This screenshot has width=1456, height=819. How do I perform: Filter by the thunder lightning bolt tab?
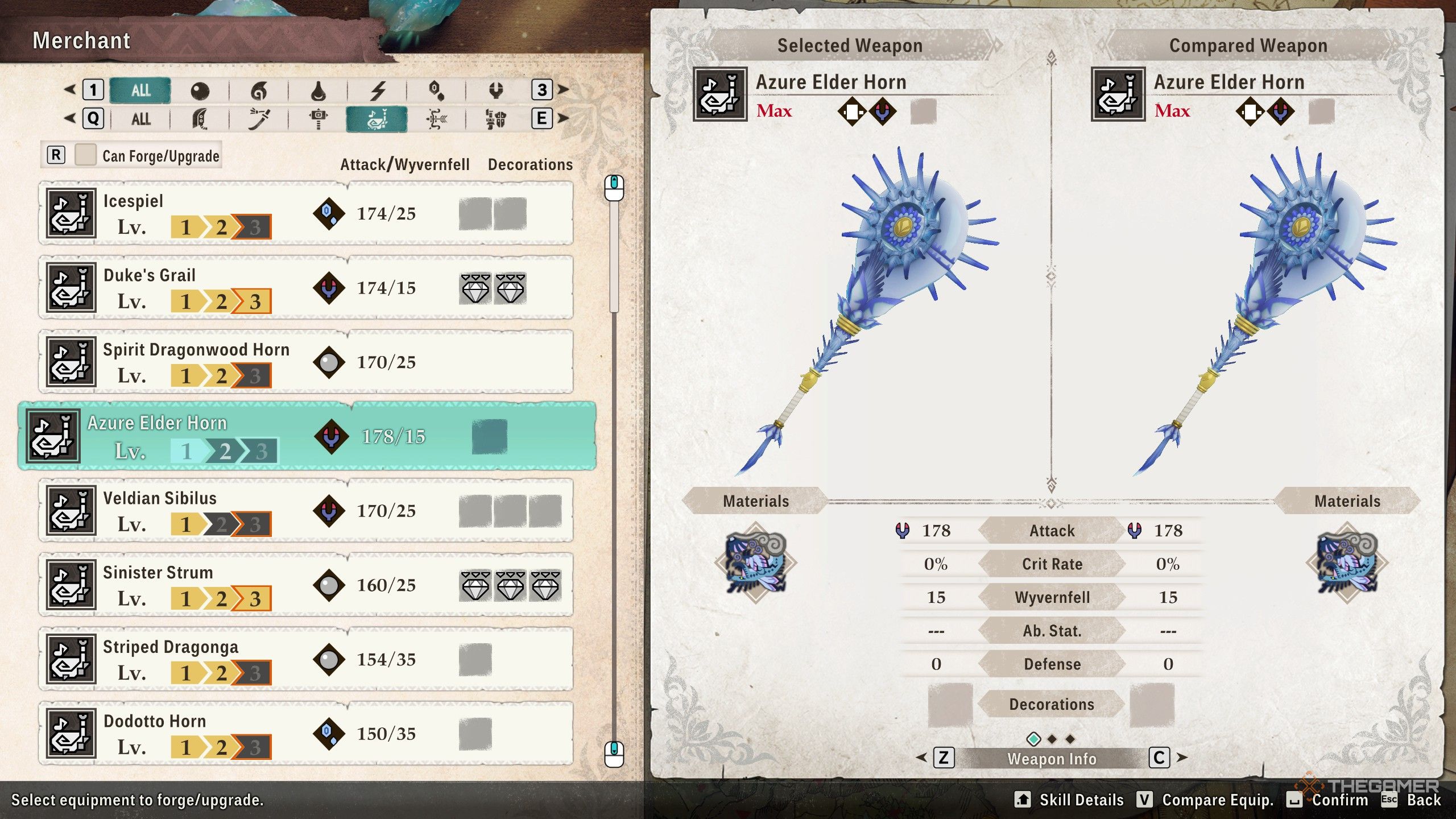pyautogui.click(x=378, y=90)
